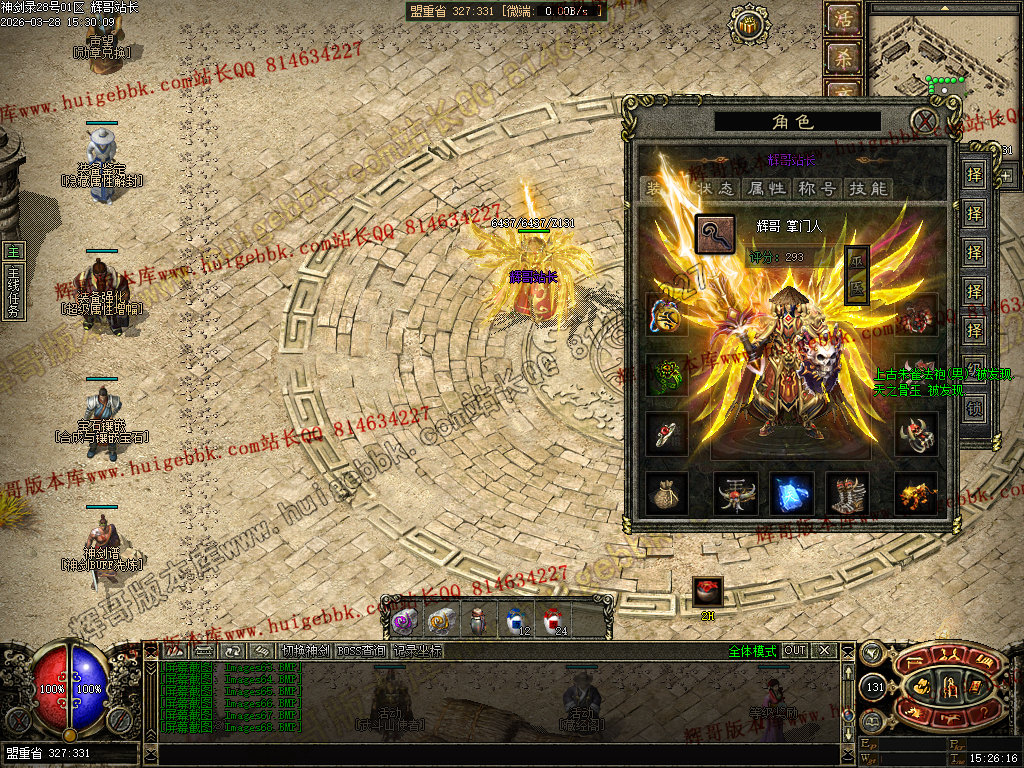
Task: Toggle the 全体模式 attack mode
Action: [752, 651]
